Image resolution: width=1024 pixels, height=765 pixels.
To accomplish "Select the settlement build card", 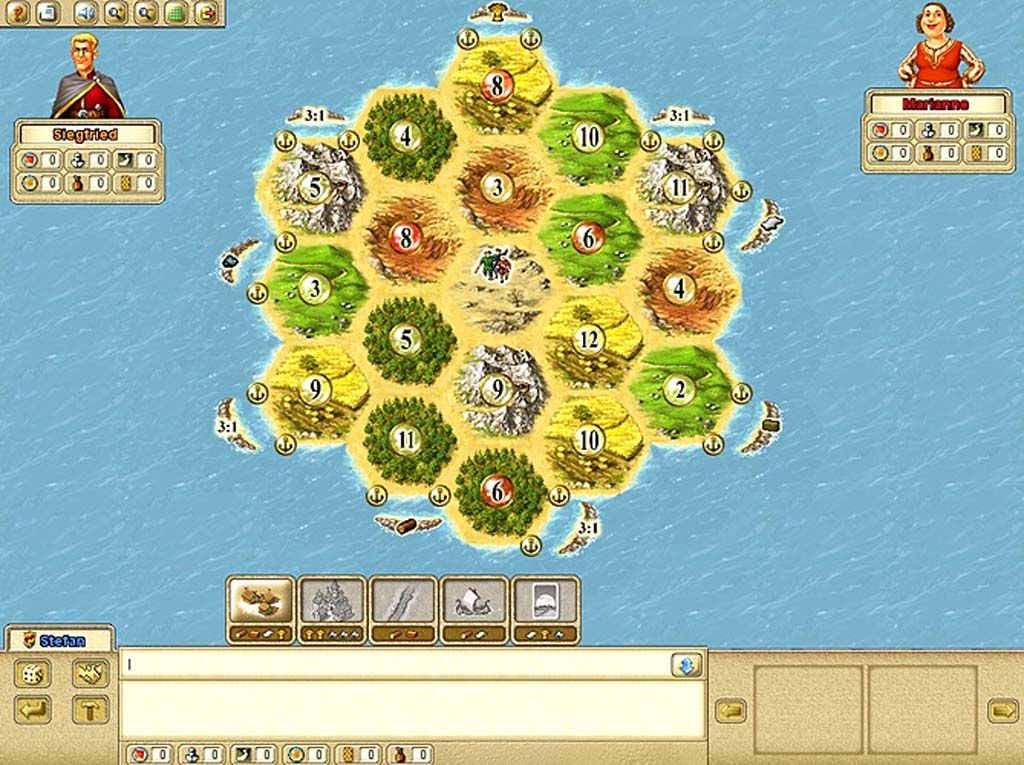I will click(x=260, y=603).
